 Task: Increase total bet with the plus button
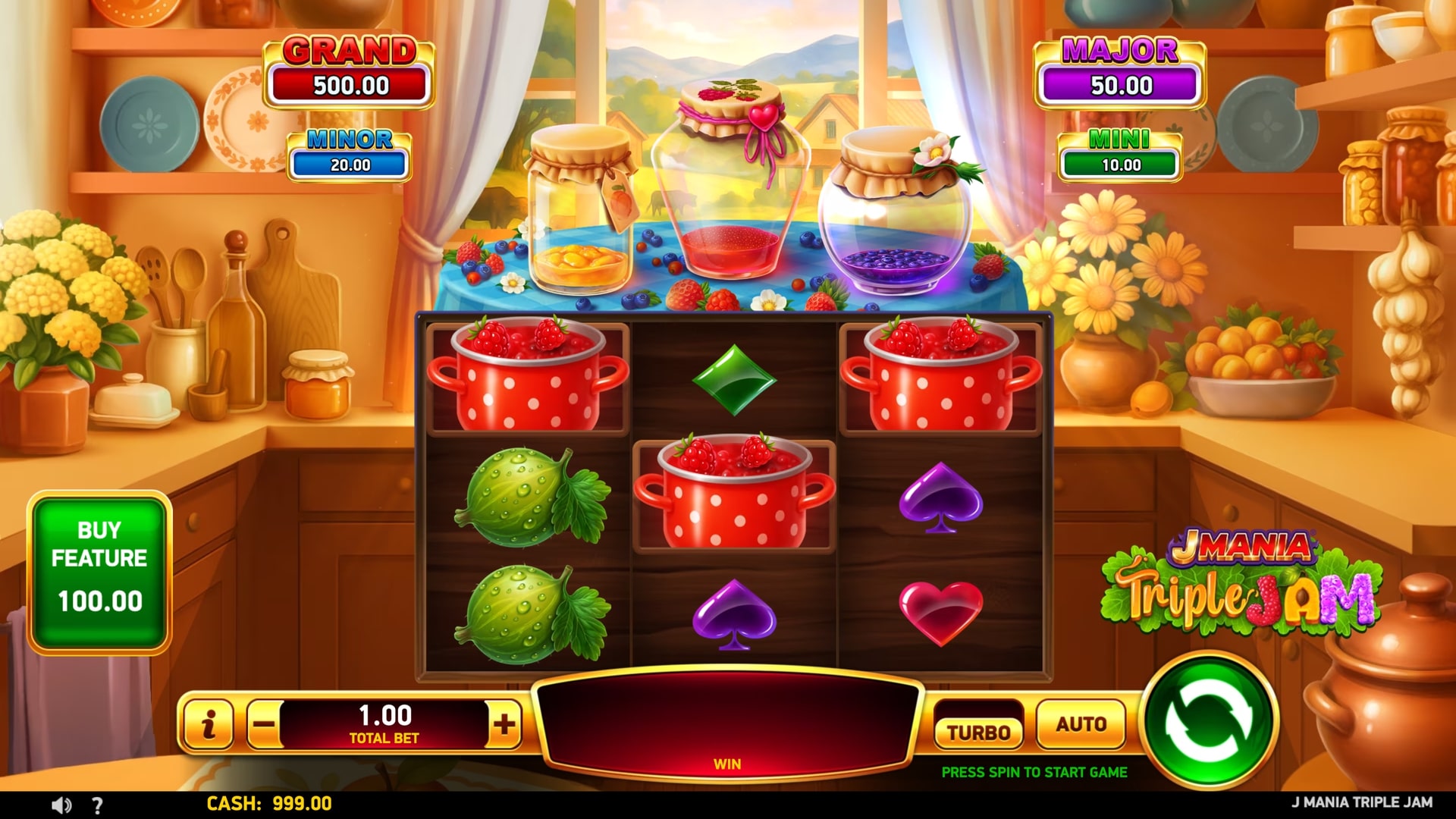click(504, 724)
